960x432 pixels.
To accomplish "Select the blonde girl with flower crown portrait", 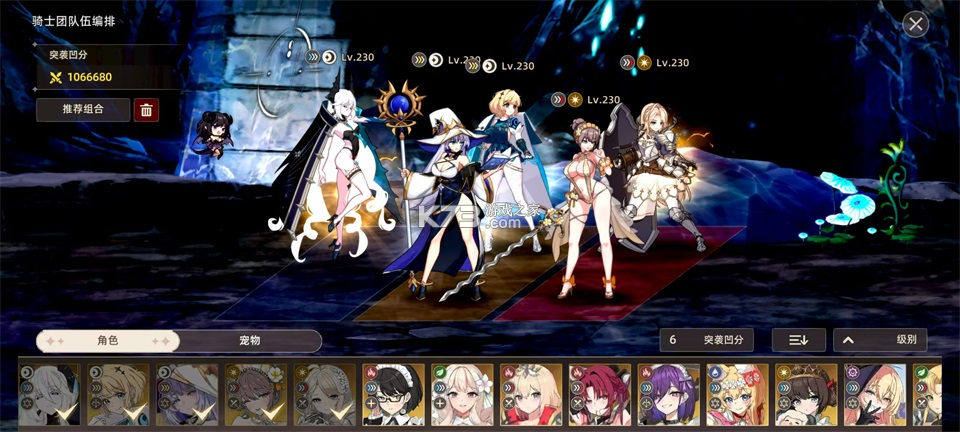I will click(x=738, y=396).
